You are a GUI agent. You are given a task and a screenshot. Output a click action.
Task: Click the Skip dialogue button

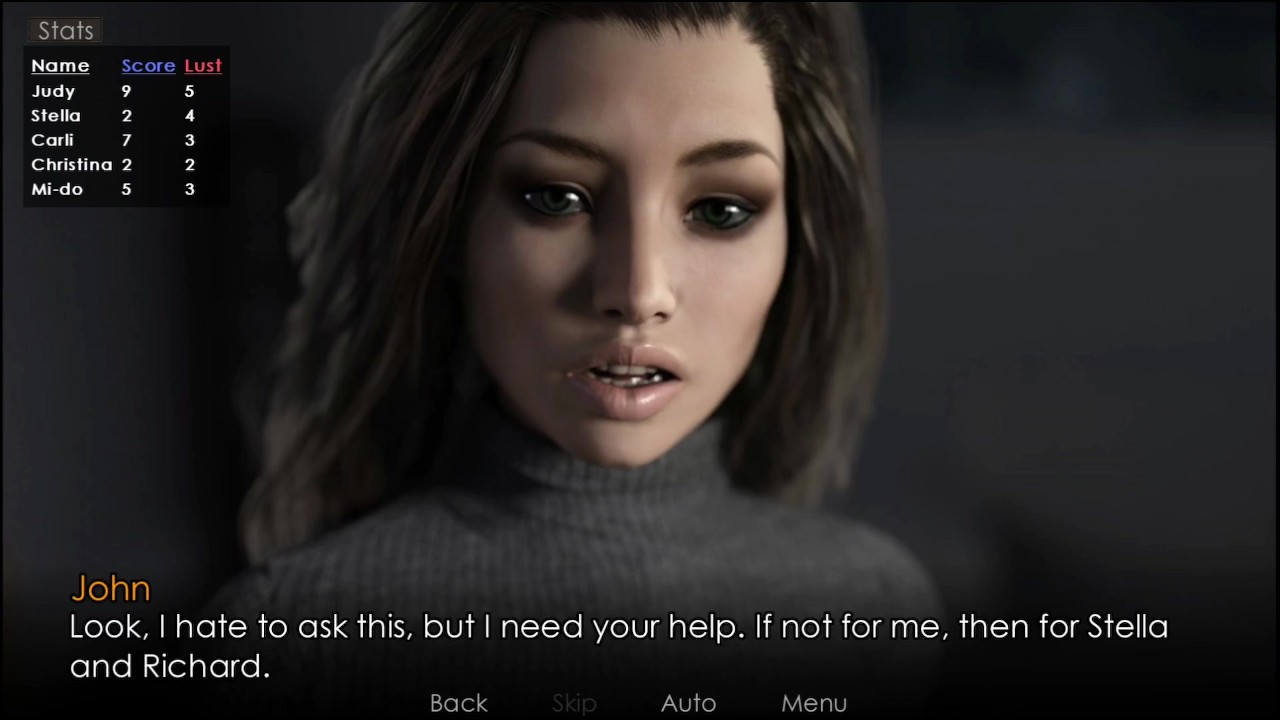point(574,703)
